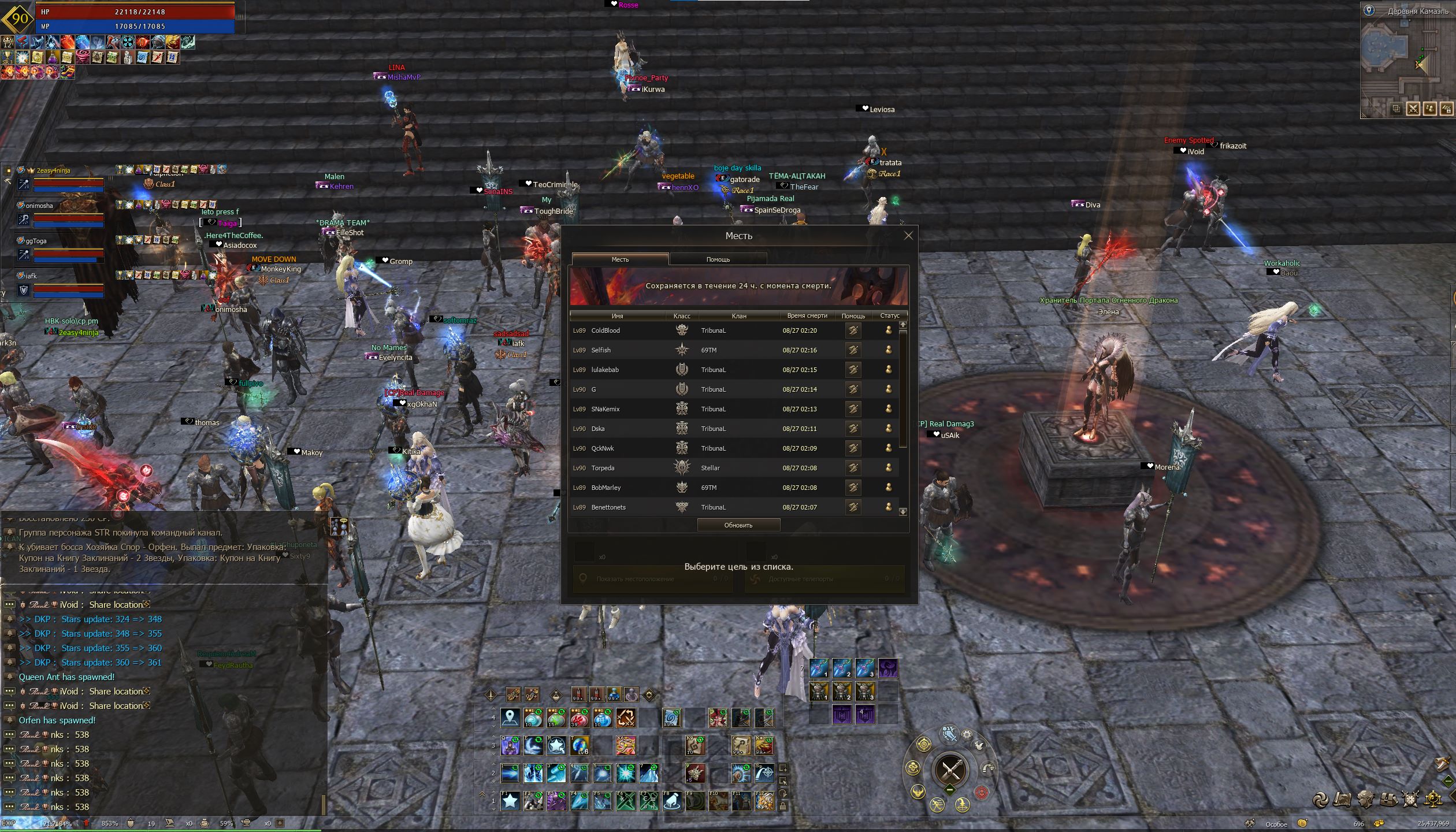1456x832 pixels.
Task: Open the treasure chest inventory icon
Action: (1388, 799)
